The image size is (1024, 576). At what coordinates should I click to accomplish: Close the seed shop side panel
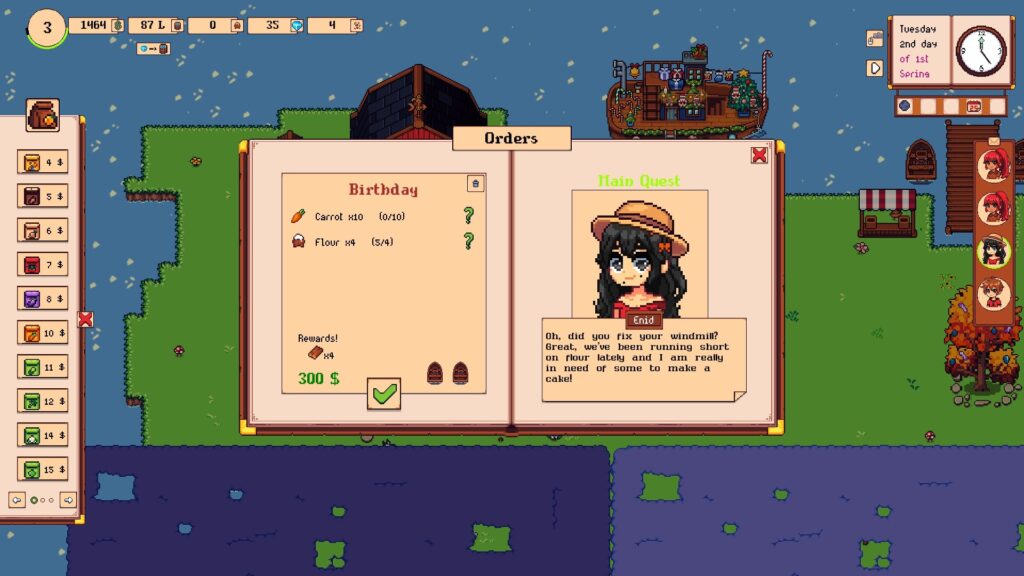tap(85, 319)
